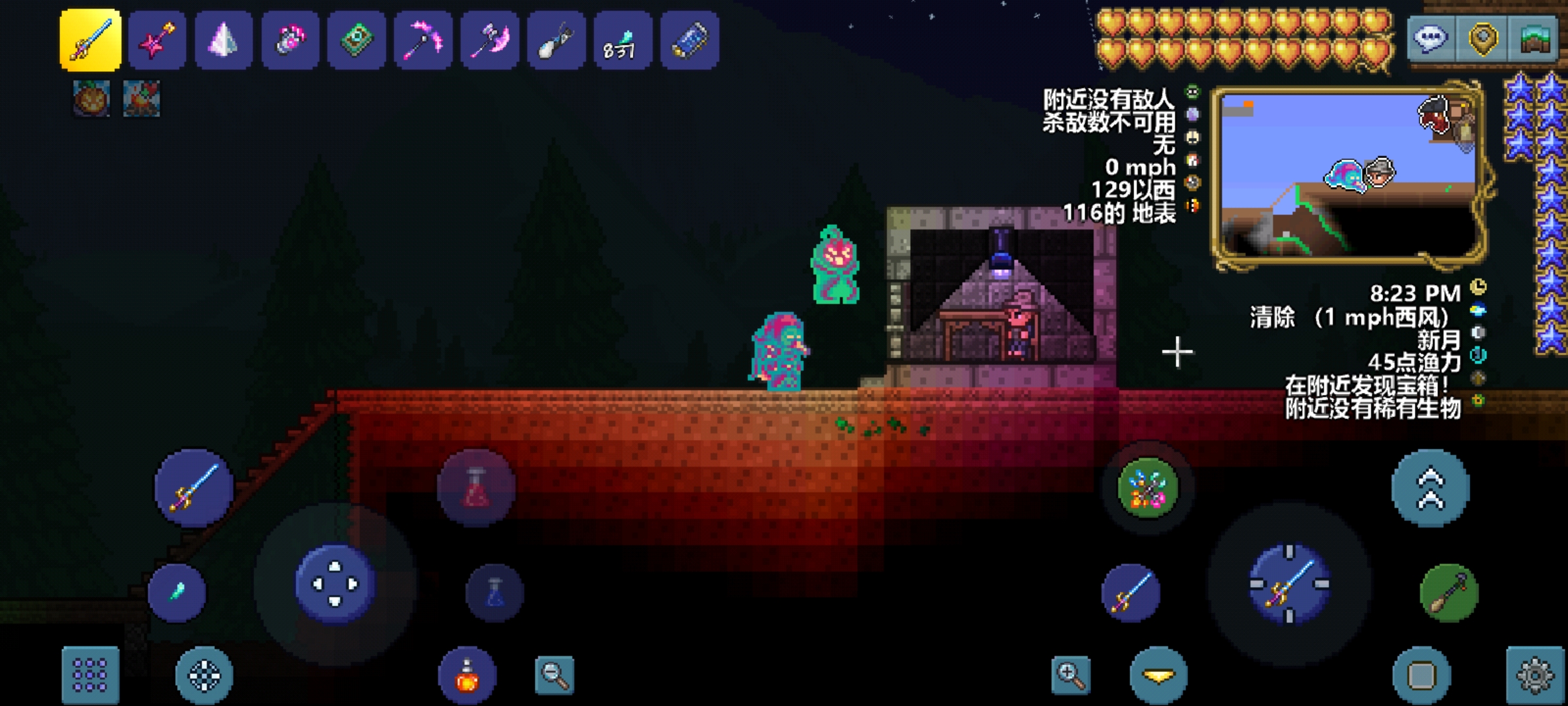Select the blue cell phone slot
The height and width of the screenshot is (706, 1568).
coord(689,41)
